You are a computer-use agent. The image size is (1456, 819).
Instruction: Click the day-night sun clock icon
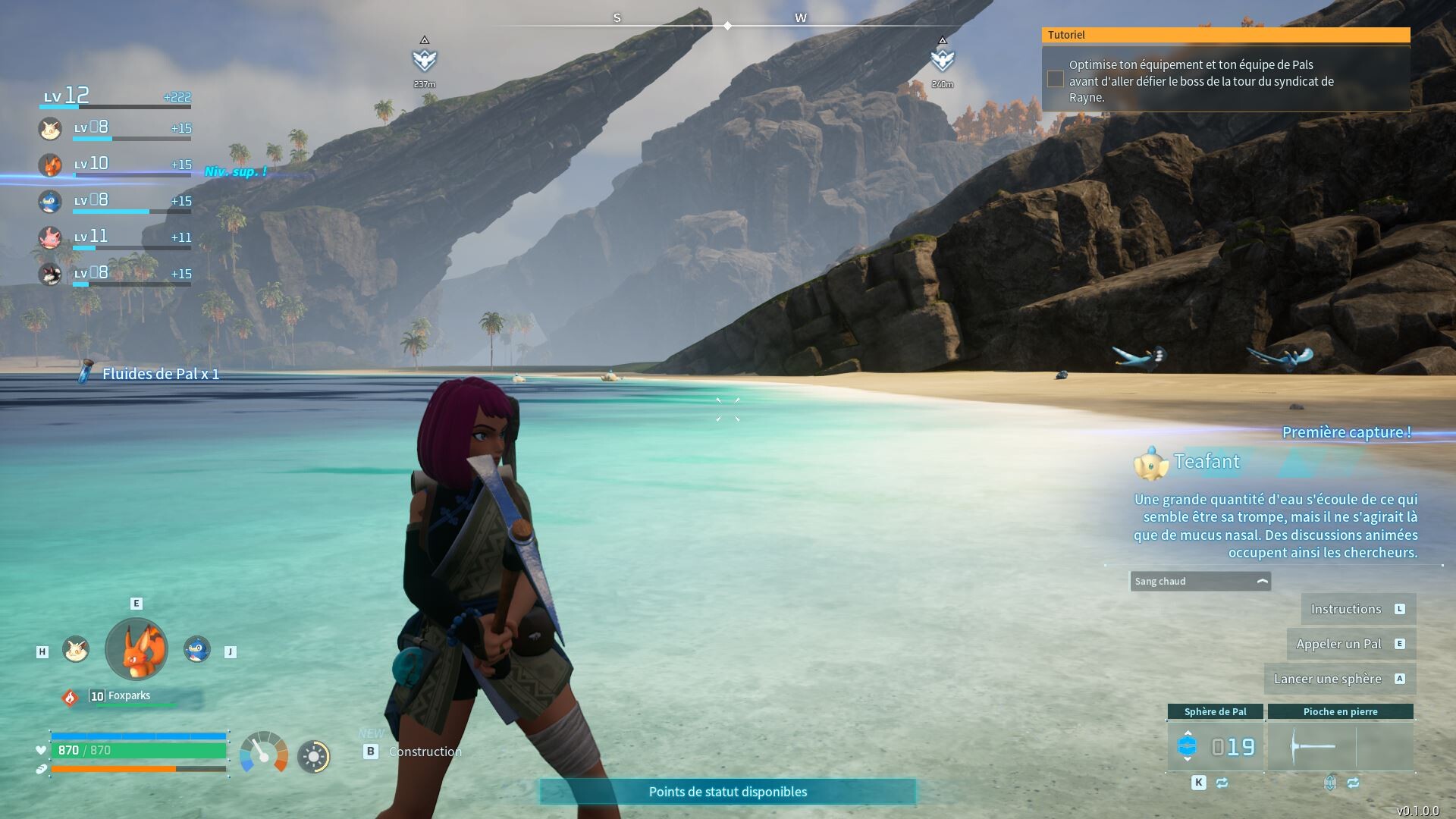click(314, 756)
